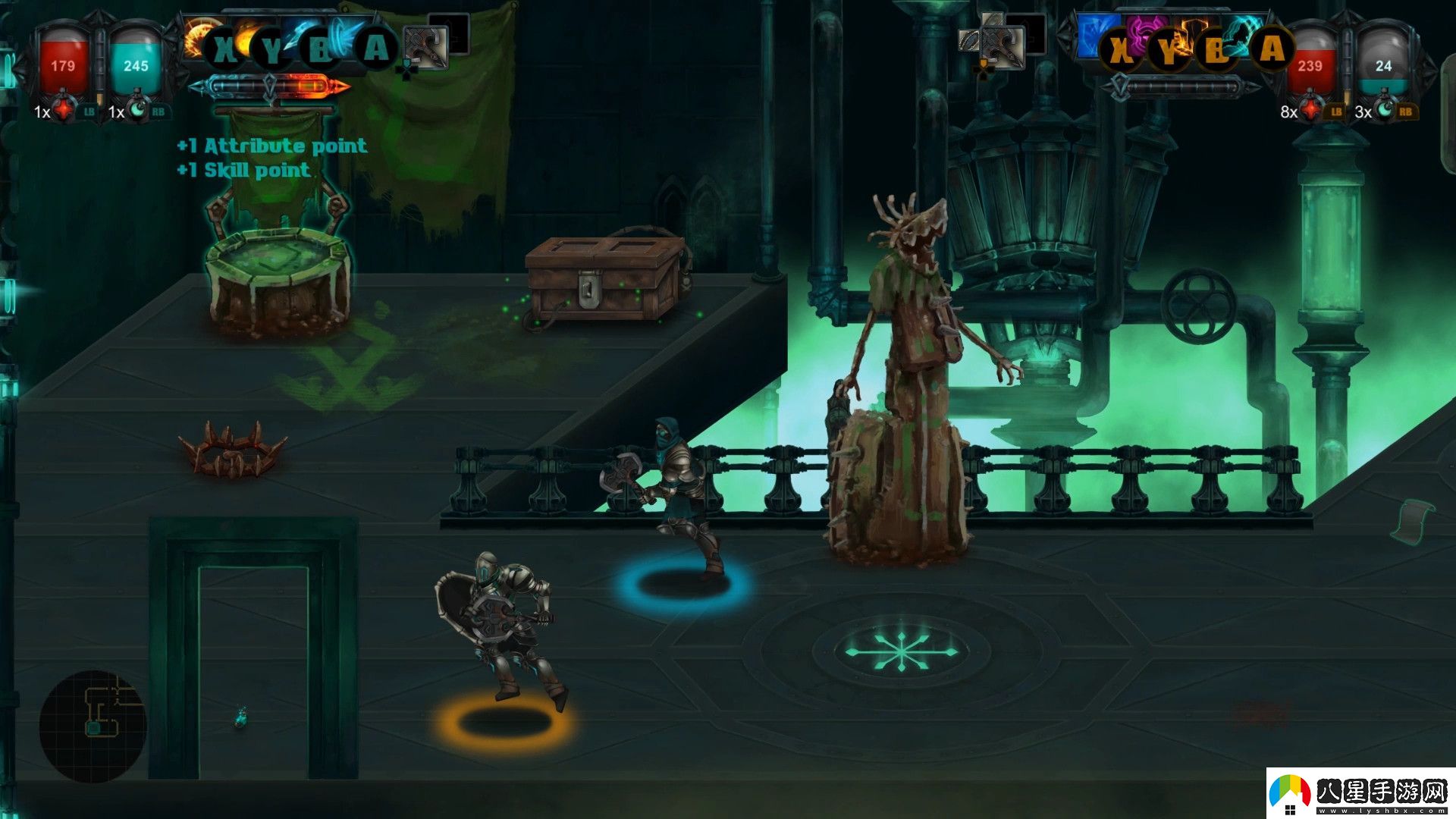This screenshot has width=1456, height=819.
Task: Select the axe slot beside the orange skill bar
Action: [1001, 47]
